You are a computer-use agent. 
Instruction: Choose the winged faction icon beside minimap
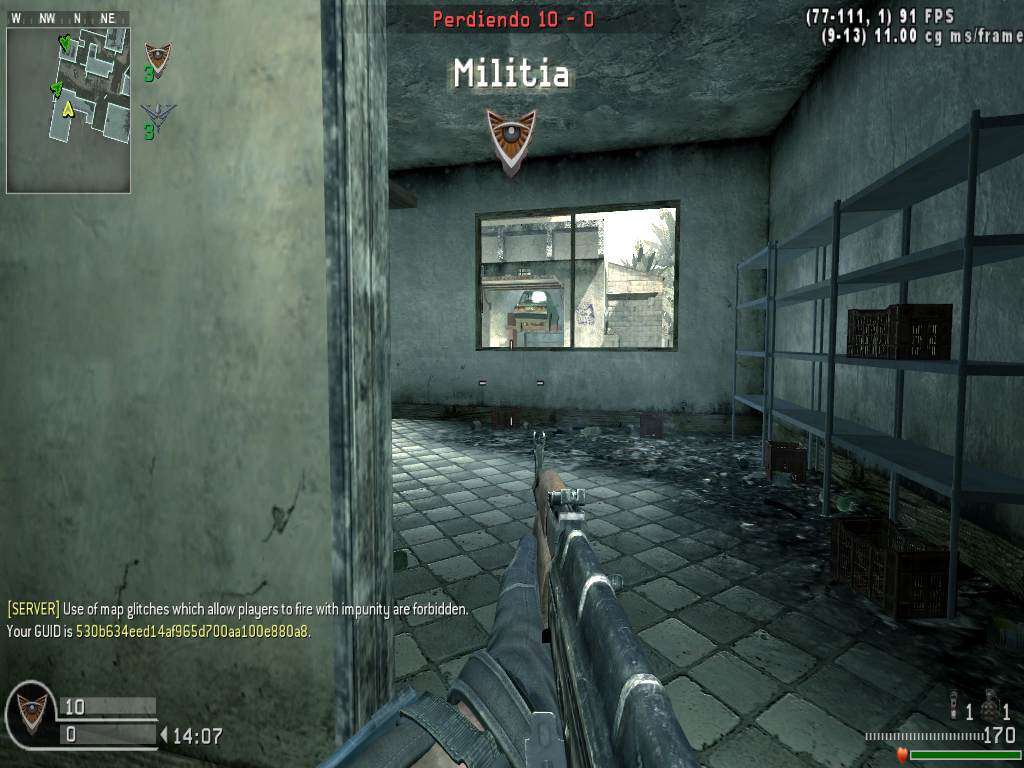click(x=157, y=112)
